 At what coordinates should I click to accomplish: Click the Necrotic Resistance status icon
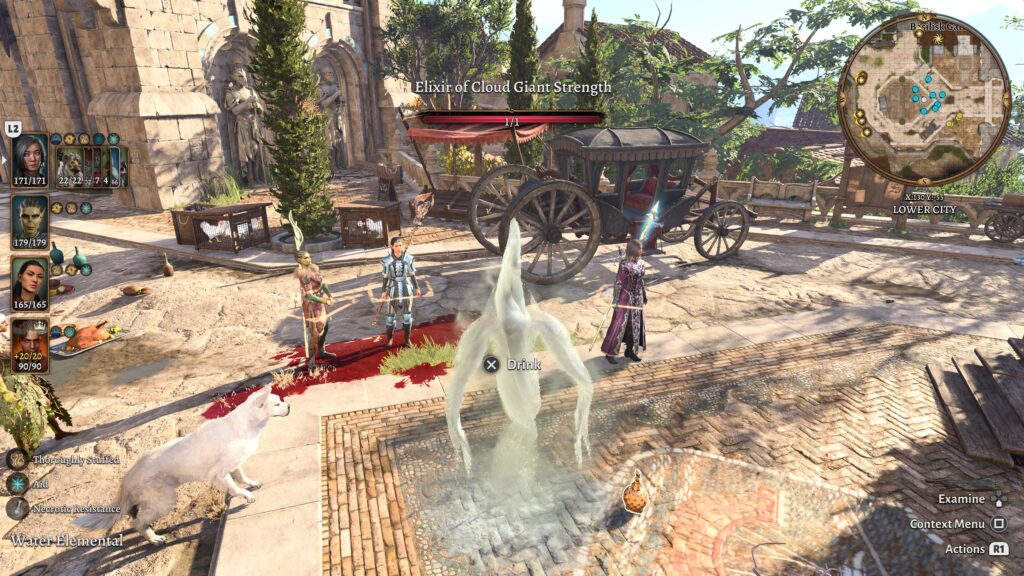click(17, 508)
